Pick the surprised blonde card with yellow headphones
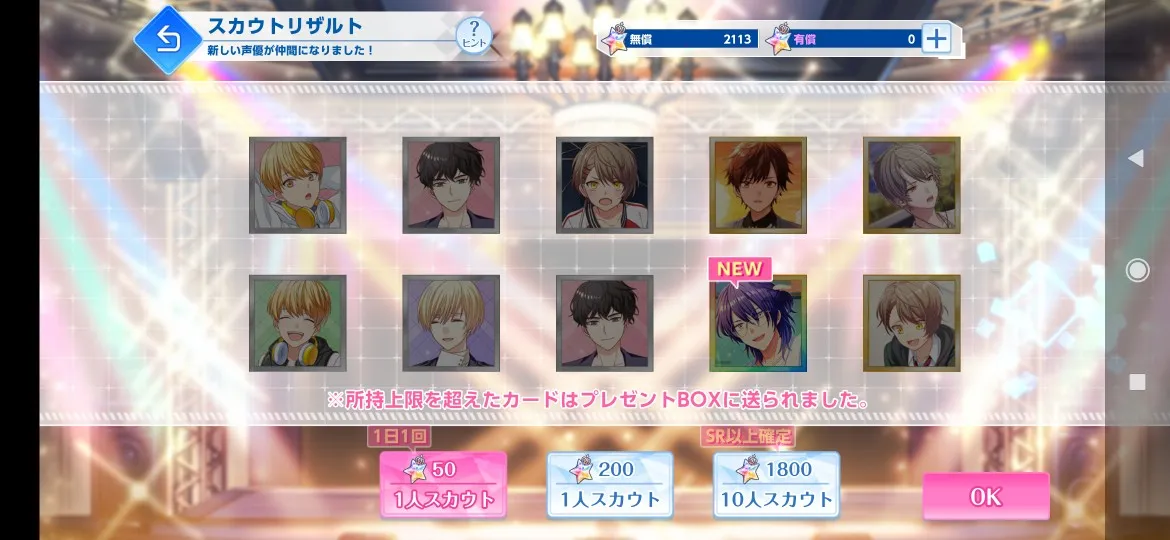 pyautogui.click(x=298, y=185)
